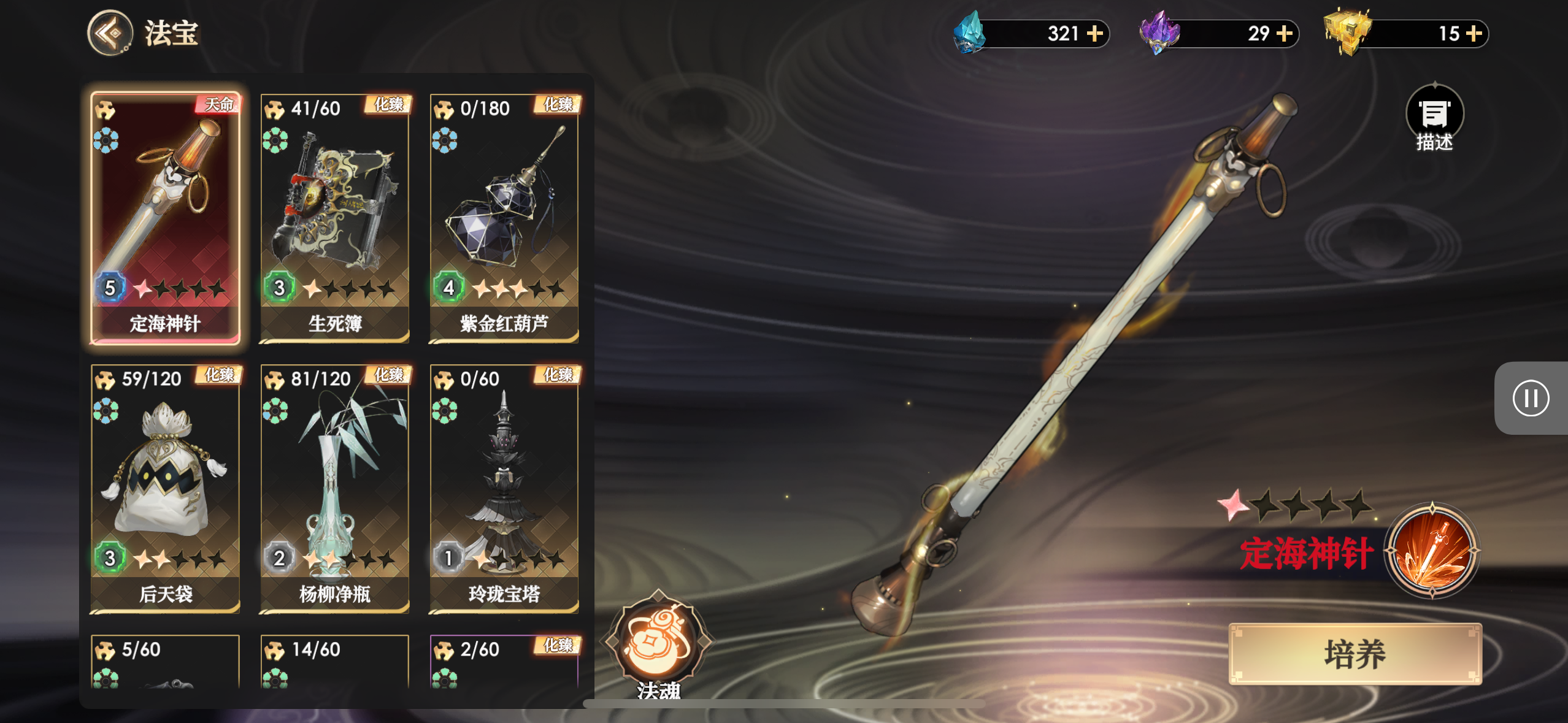The width and height of the screenshot is (1568, 723).
Task: Add more gold cube currency
Action: pos(1474,33)
